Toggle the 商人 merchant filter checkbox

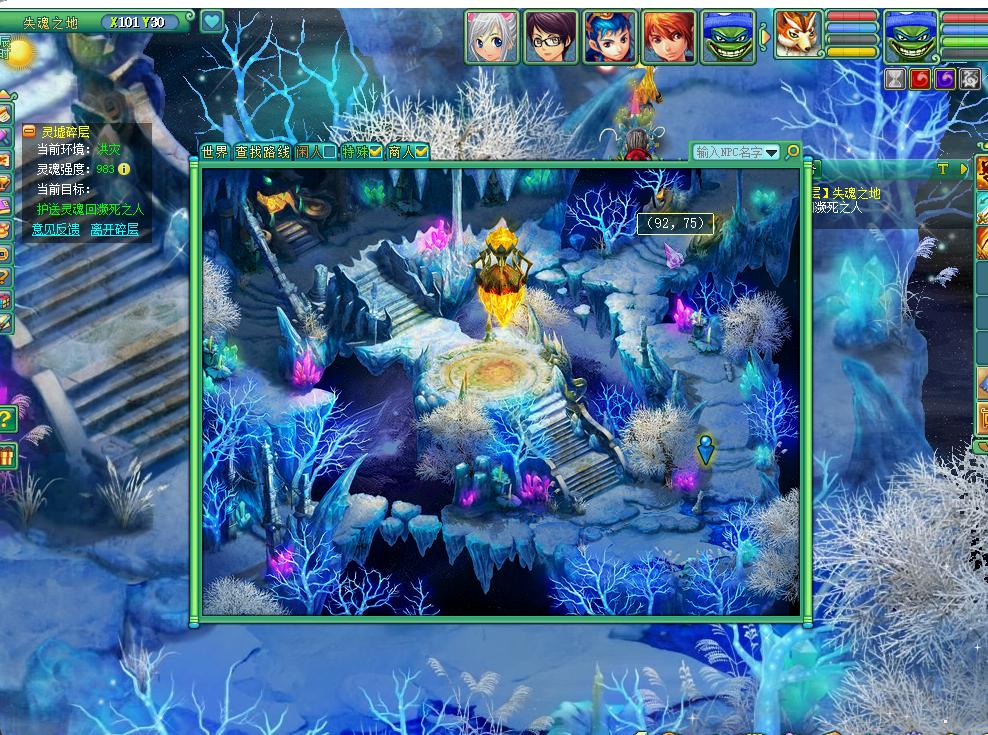pyautogui.click(x=422, y=152)
